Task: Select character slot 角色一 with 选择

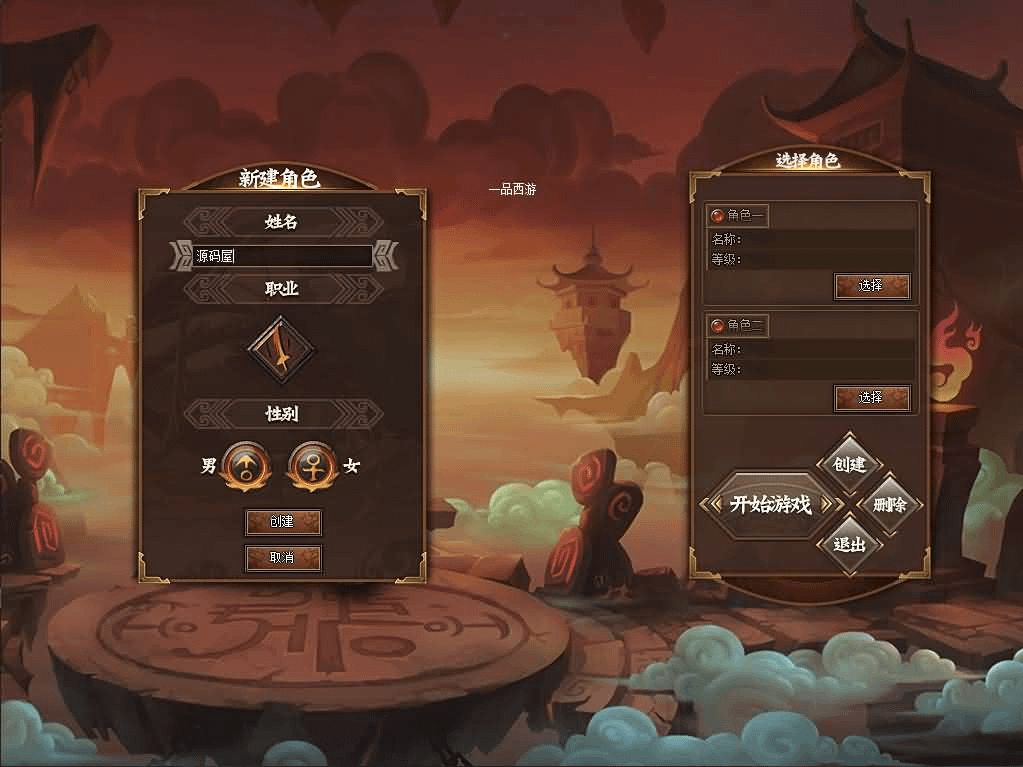Action: [871, 286]
